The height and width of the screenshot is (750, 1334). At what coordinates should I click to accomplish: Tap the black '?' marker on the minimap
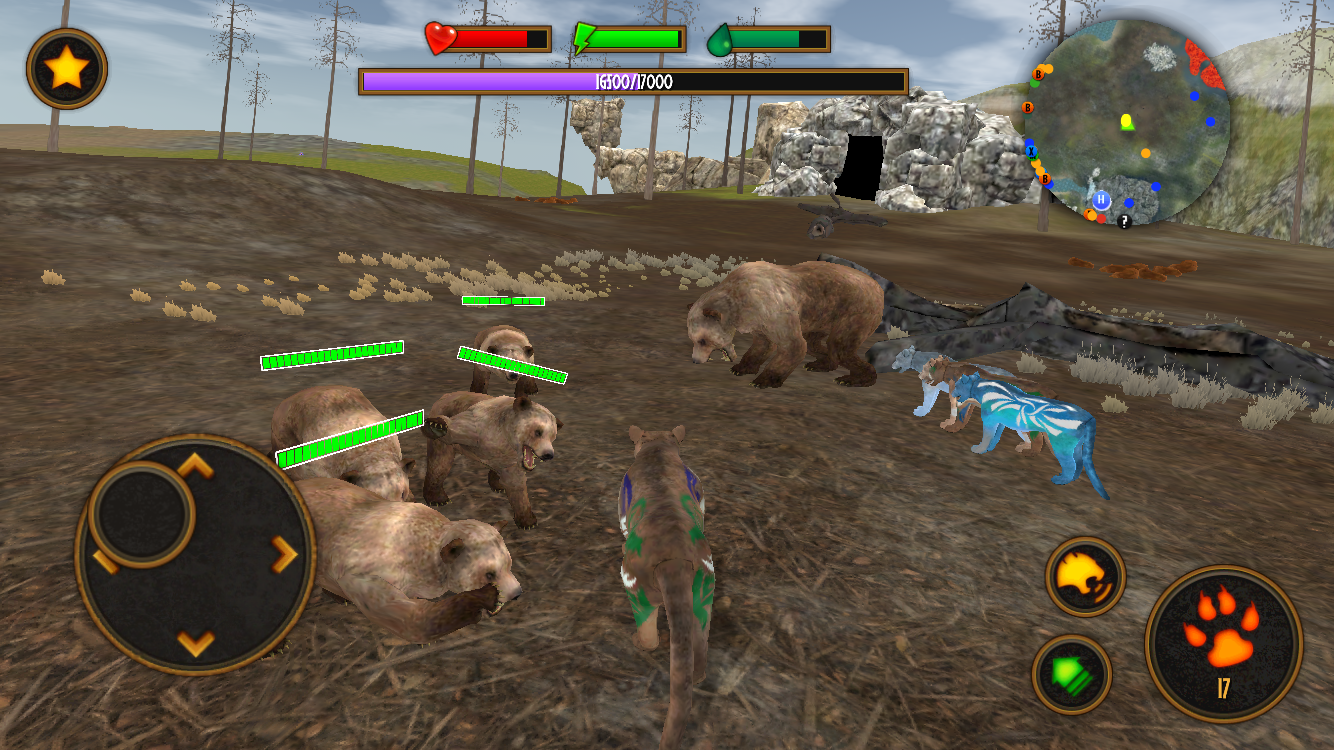tap(1123, 222)
